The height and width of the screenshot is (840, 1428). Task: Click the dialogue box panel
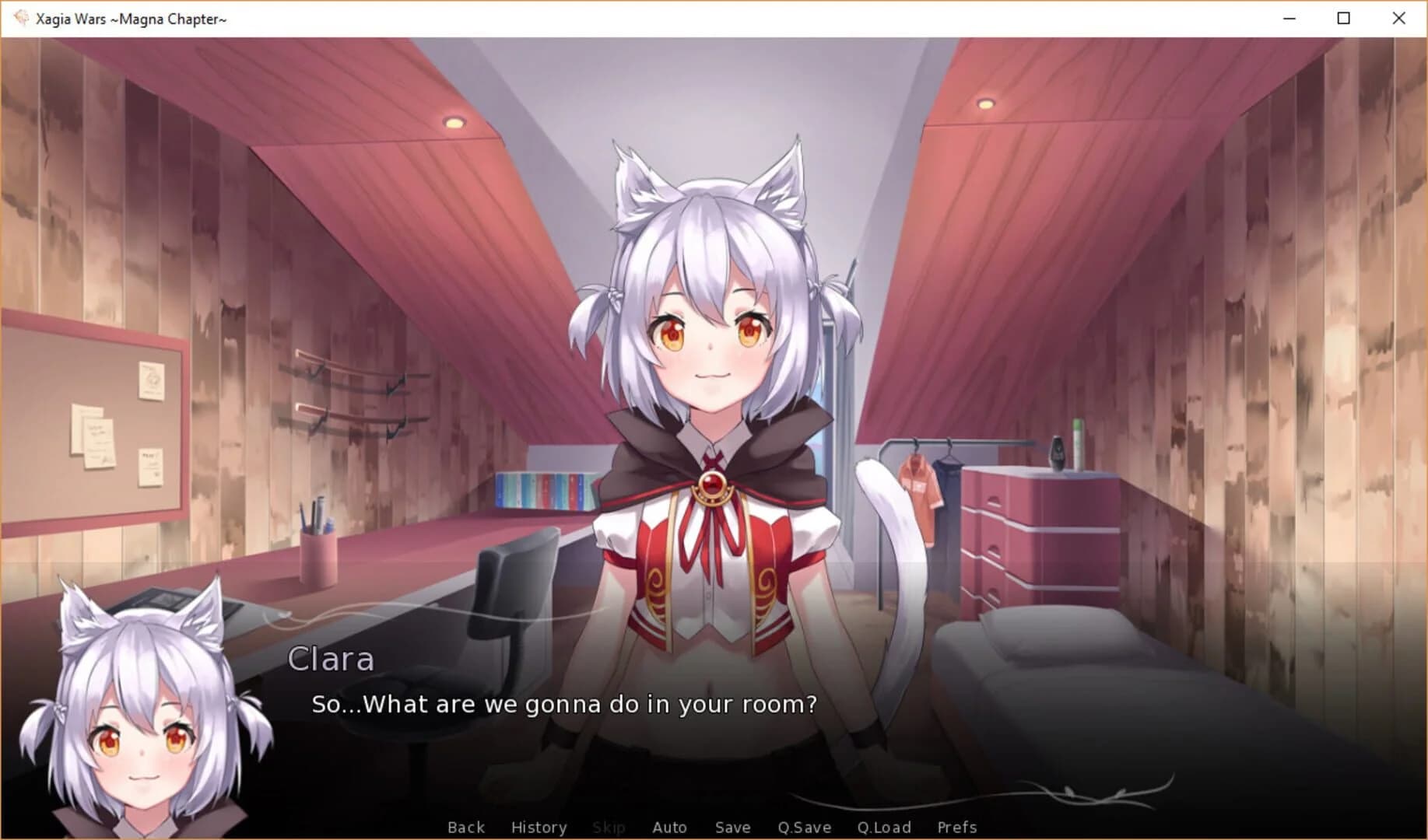(x=700, y=723)
